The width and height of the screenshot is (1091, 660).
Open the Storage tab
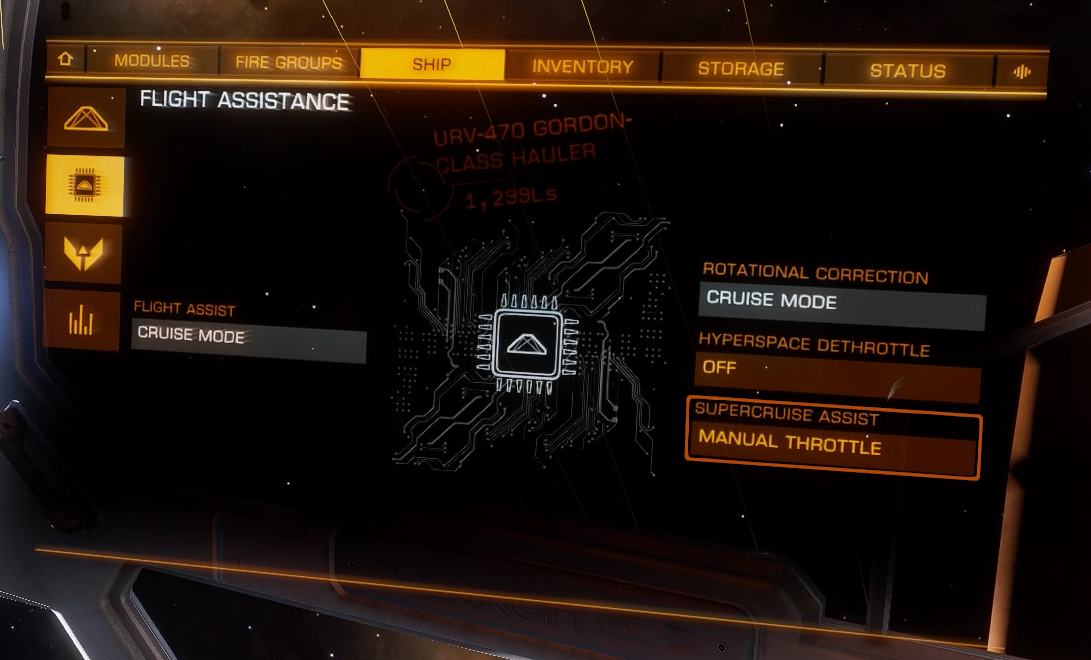coord(741,69)
